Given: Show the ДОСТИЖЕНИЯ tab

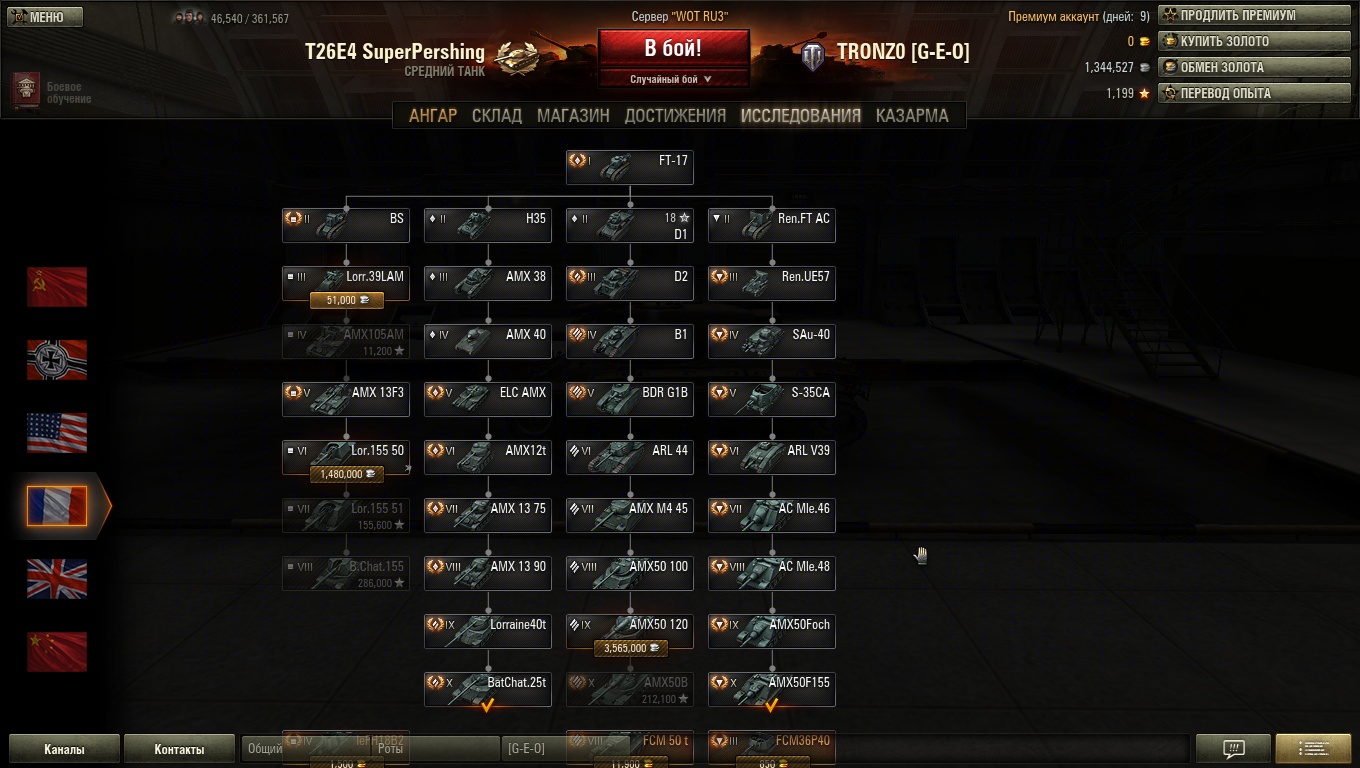Looking at the screenshot, I should (675, 115).
